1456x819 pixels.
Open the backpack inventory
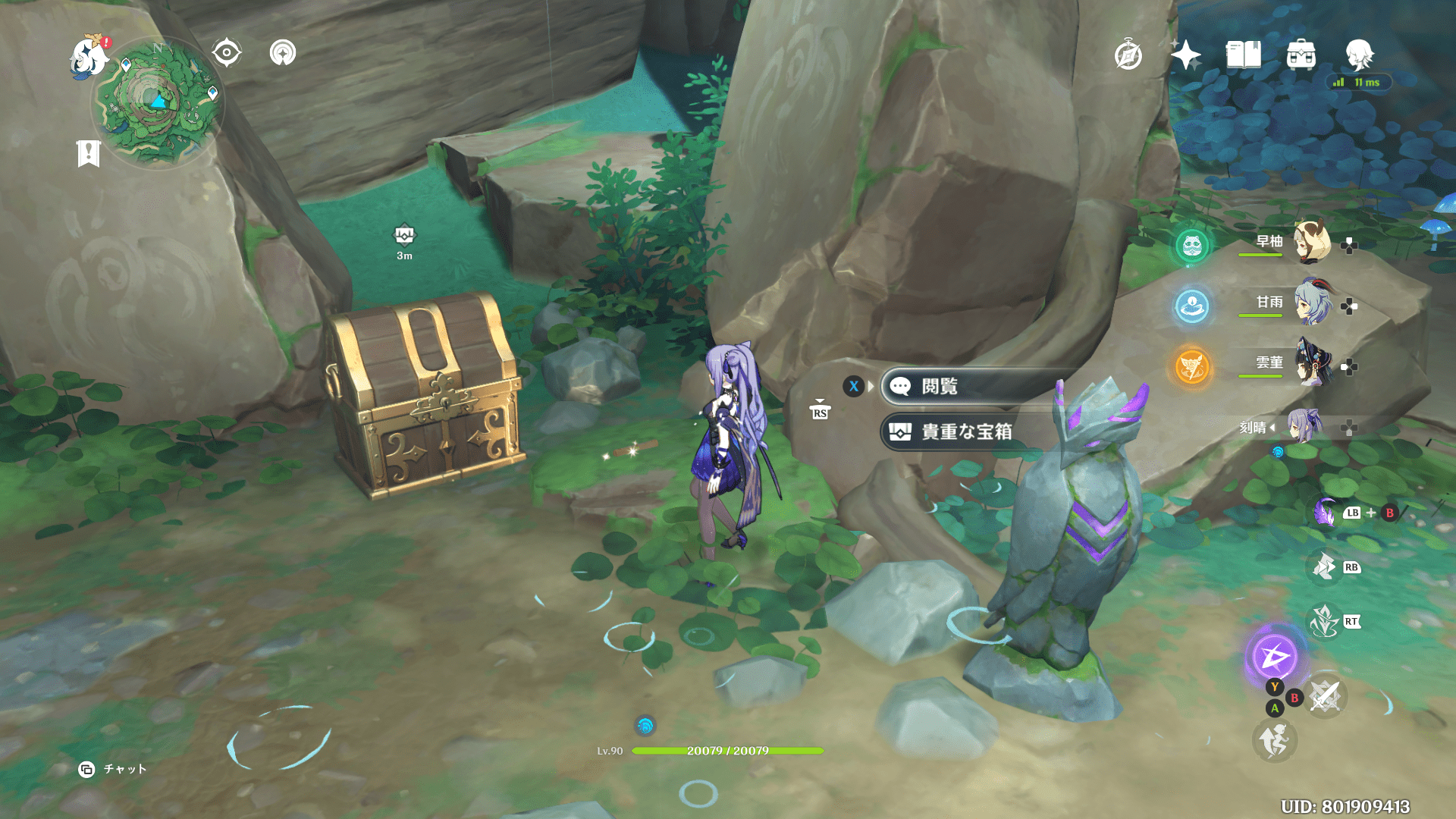pos(1301,55)
